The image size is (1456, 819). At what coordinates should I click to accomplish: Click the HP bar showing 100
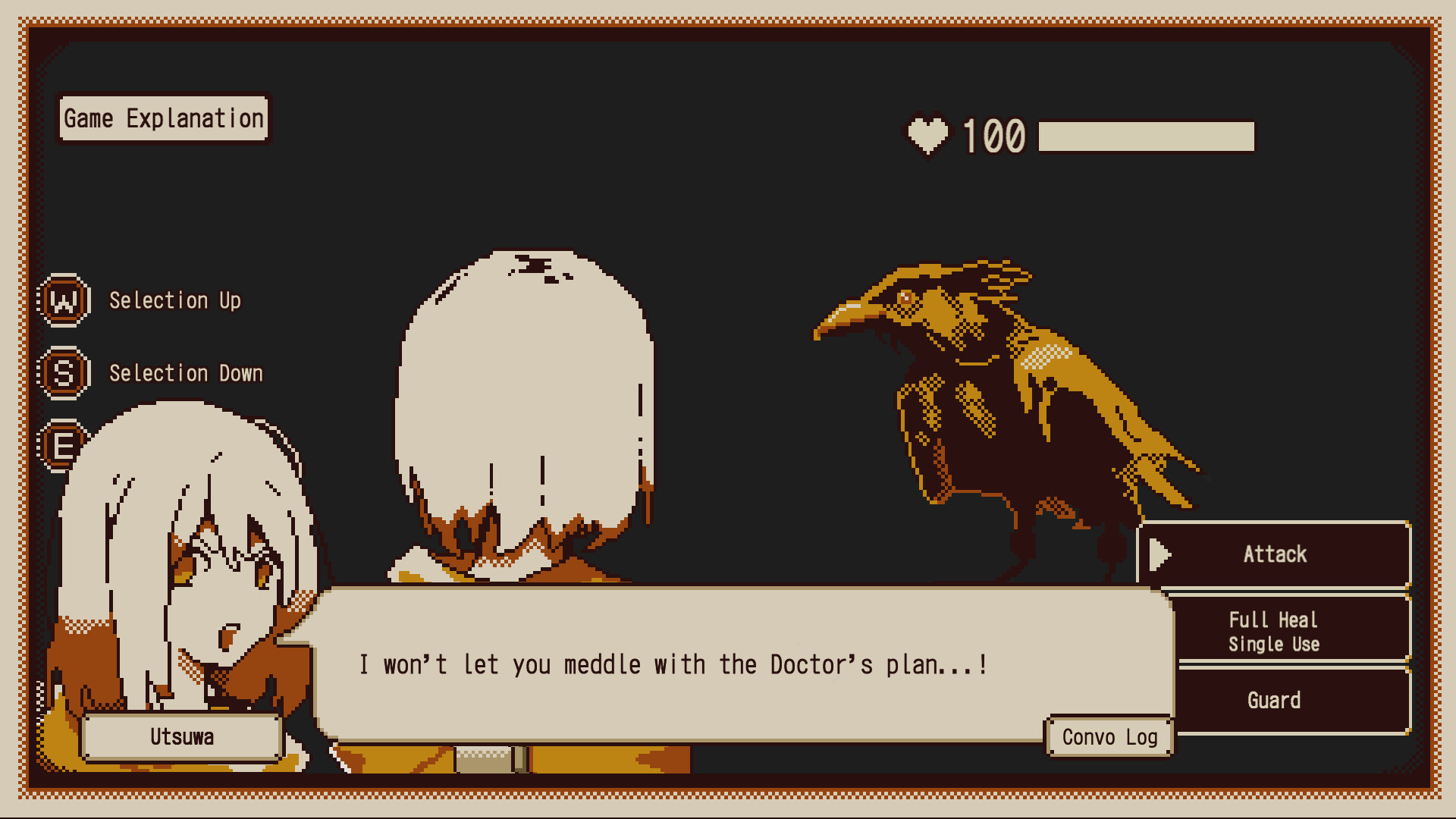pyautogui.click(x=1145, y=135)
